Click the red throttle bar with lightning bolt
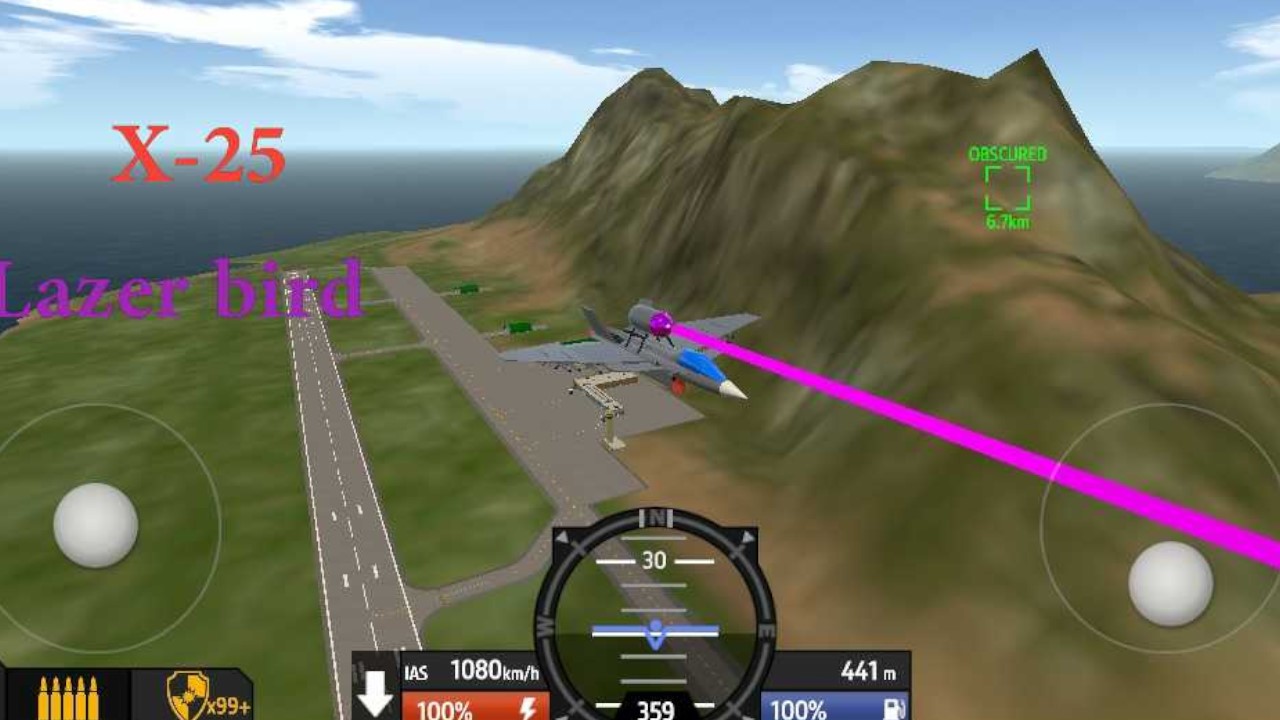The width and height of the screenshot is (1280, 720). coord(475,707)
